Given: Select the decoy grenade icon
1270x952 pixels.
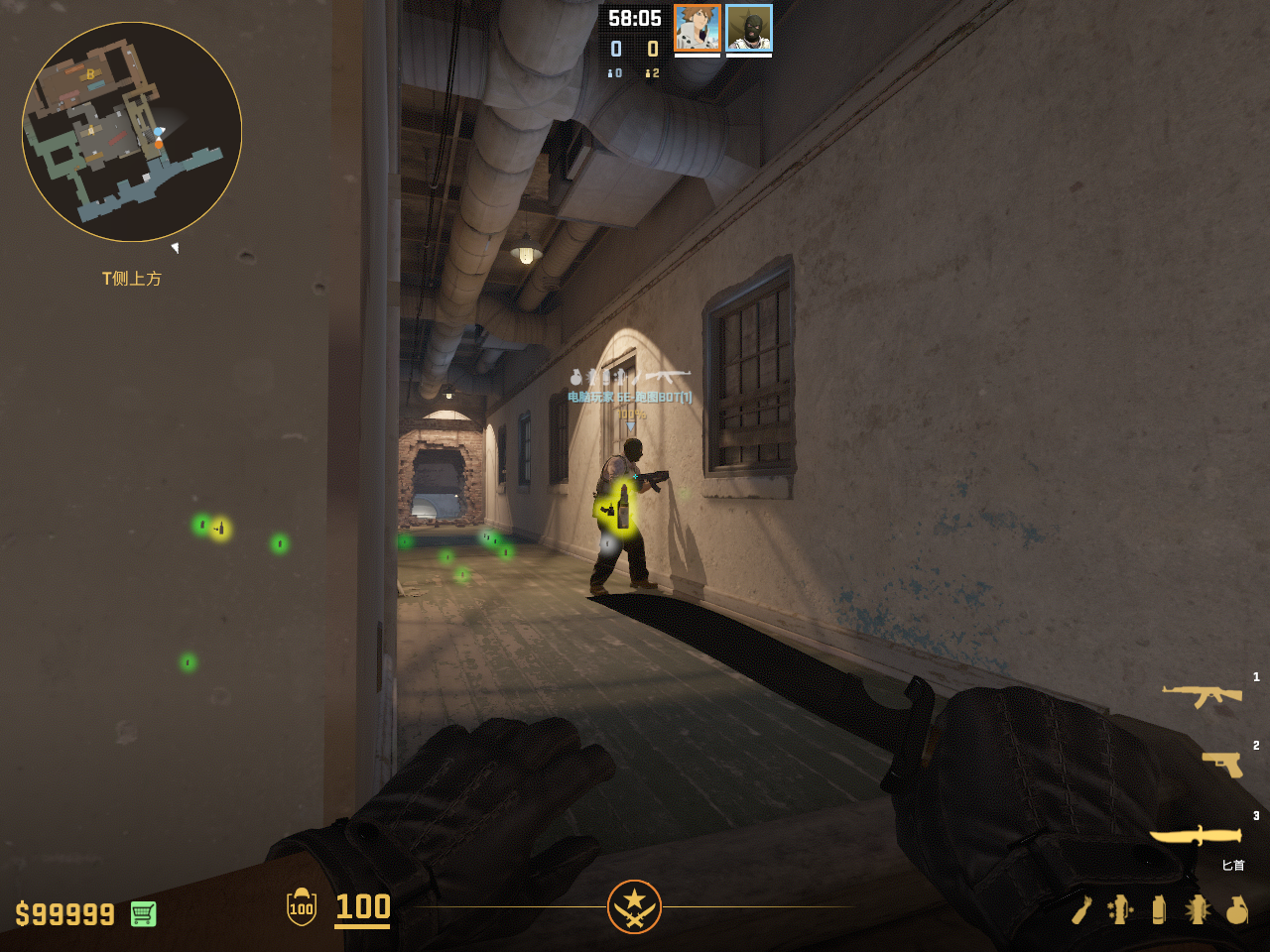Looking at the screenshot, I should coord(1120,909).
